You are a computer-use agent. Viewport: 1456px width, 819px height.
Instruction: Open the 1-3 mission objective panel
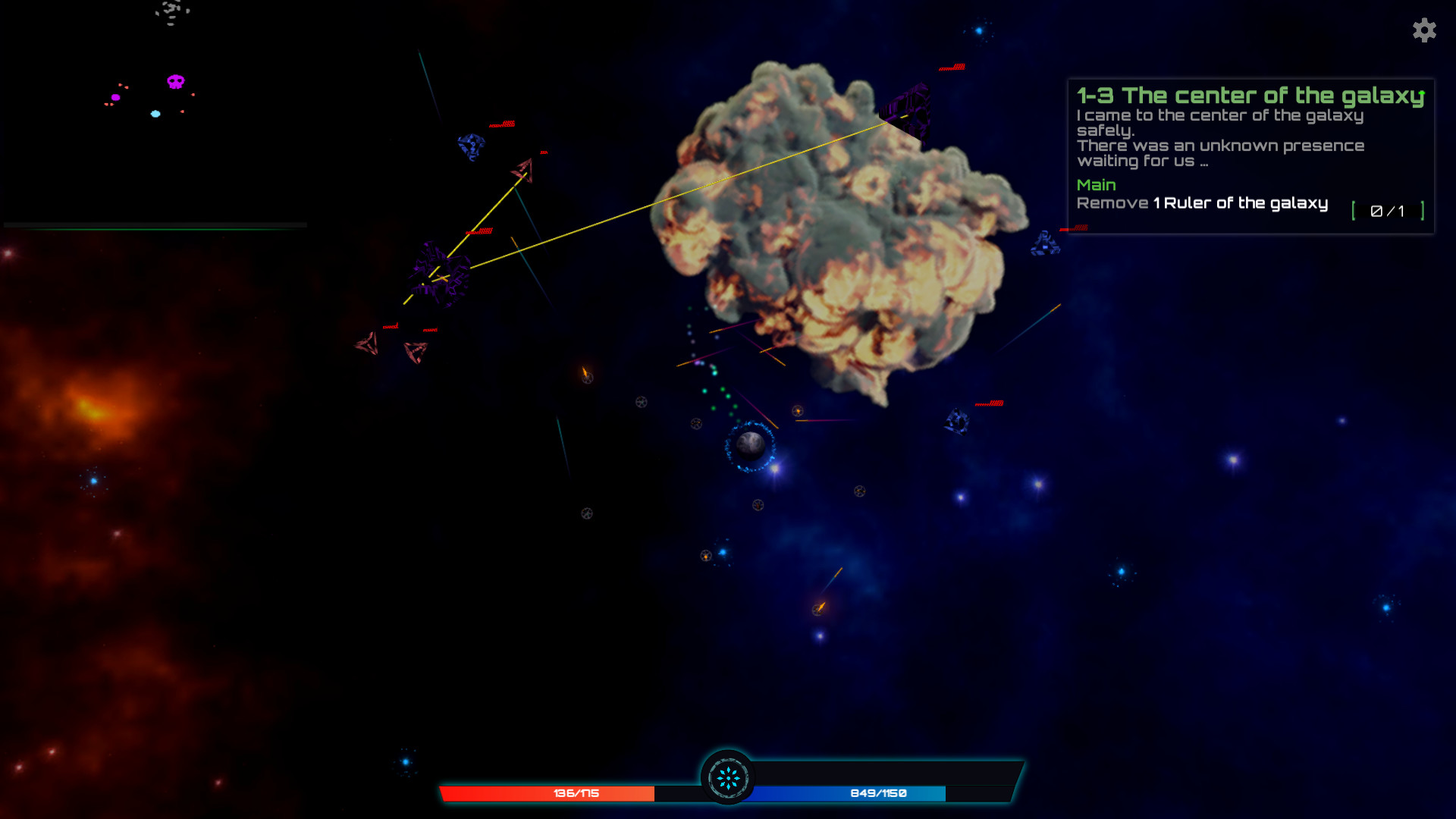[x=1250, y=155]
